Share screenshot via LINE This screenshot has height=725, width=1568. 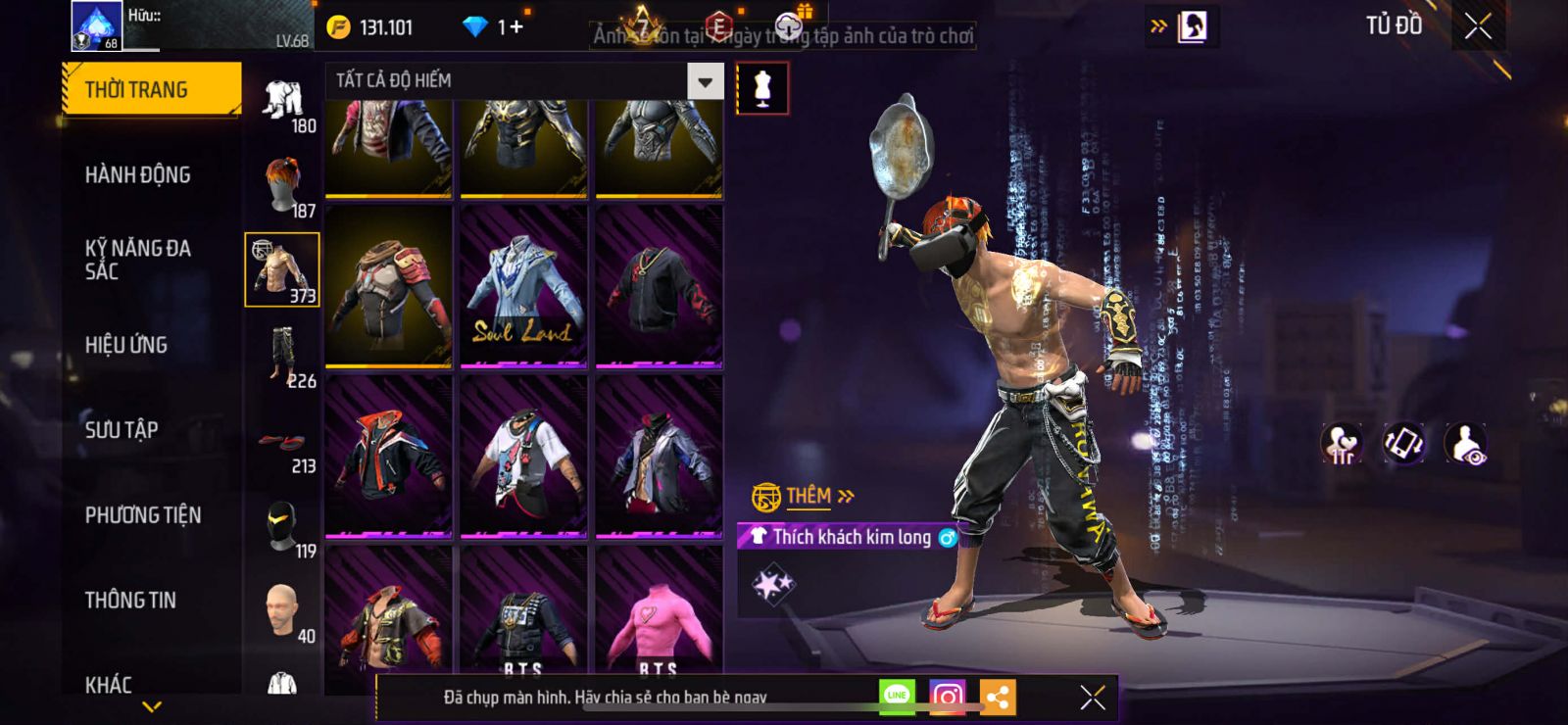pyautogui.click(x=897, y=698)
